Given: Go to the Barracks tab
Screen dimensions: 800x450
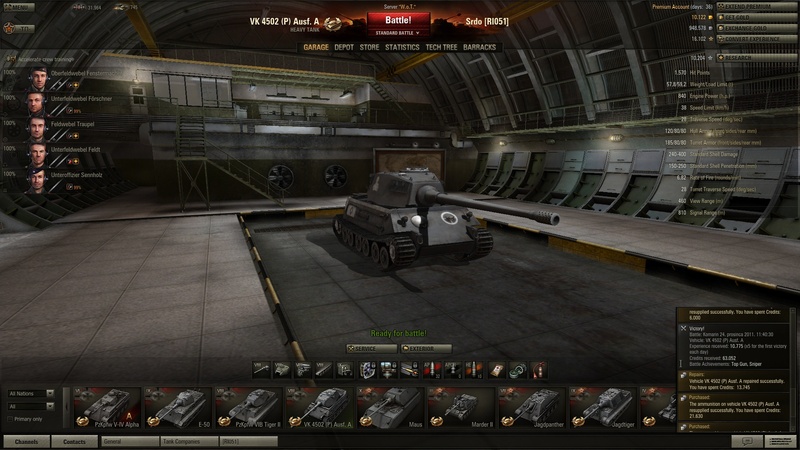Looking at the screenshot, I should tap(480, 47).
